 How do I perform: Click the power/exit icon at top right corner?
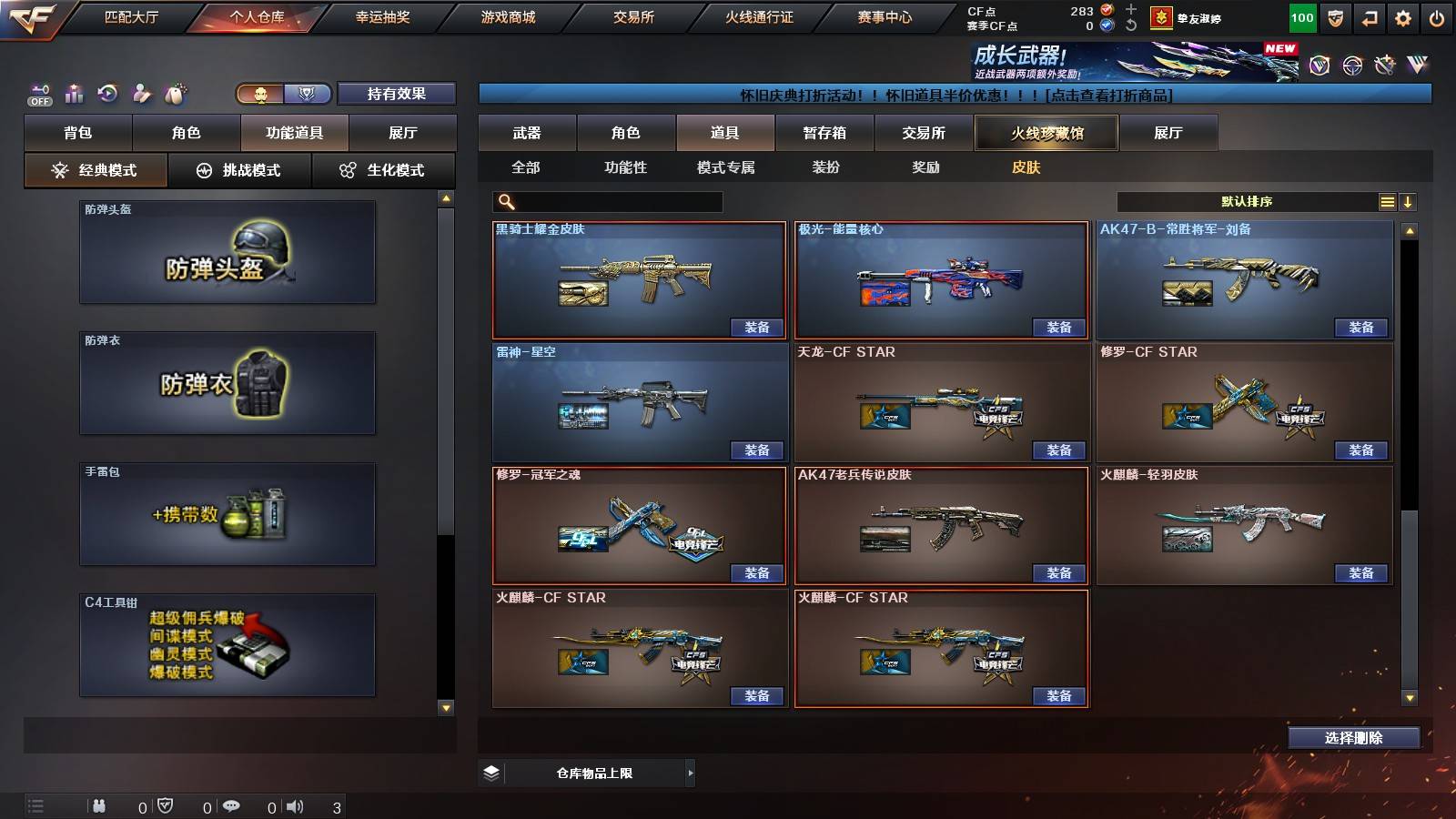coord(1438,17)
